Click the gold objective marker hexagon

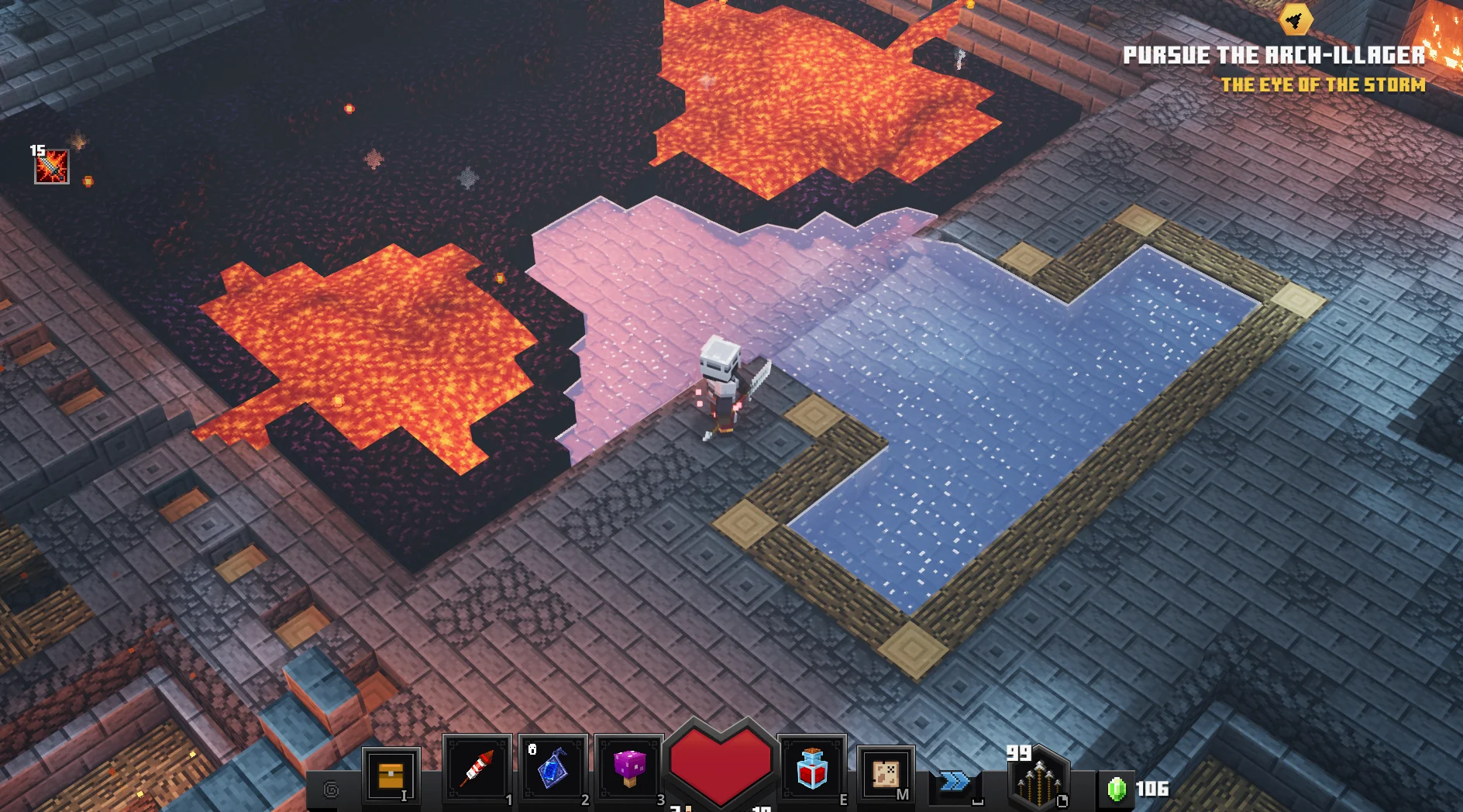(x=1296, y=19)
